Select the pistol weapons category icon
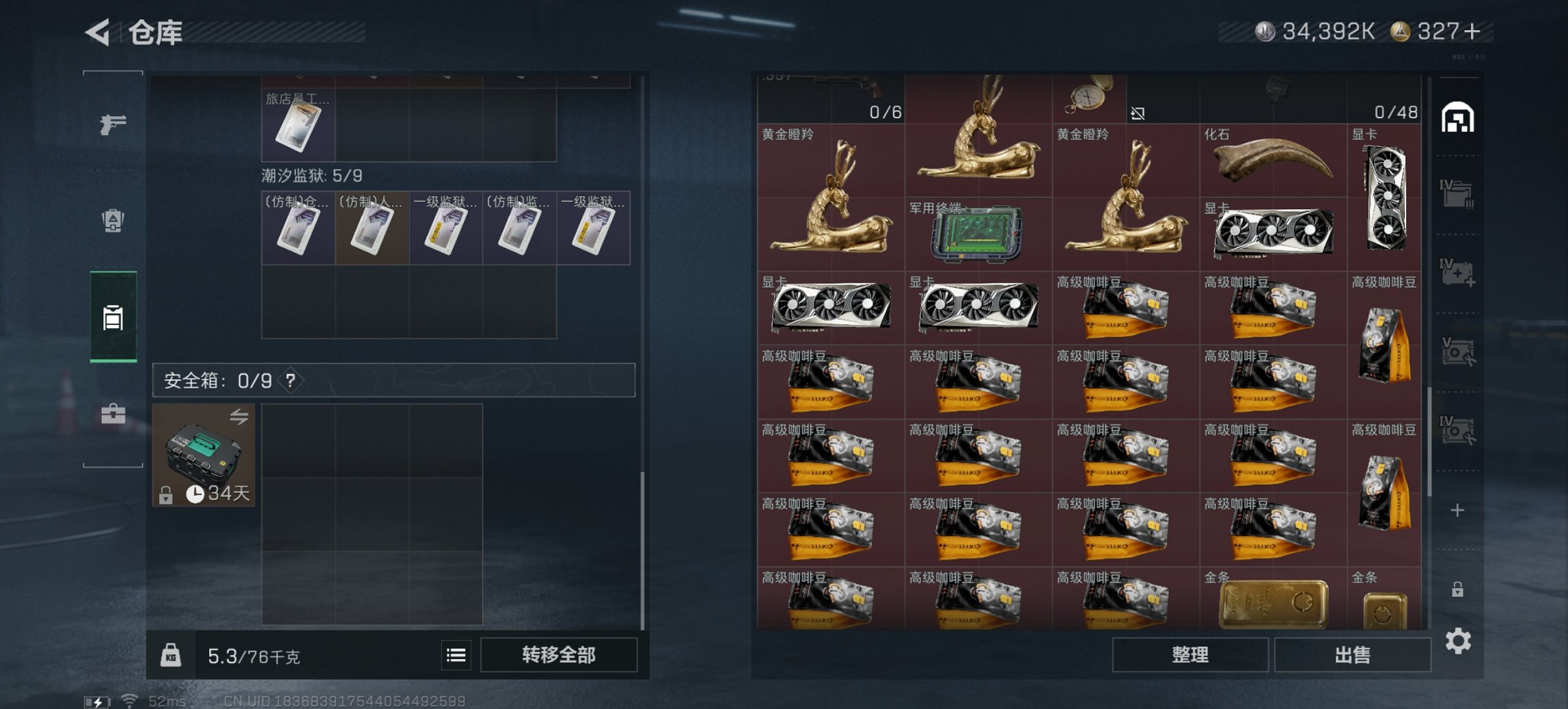Image resolution: width=1568 pixels, height=709 pixels. tap(113, 124)
